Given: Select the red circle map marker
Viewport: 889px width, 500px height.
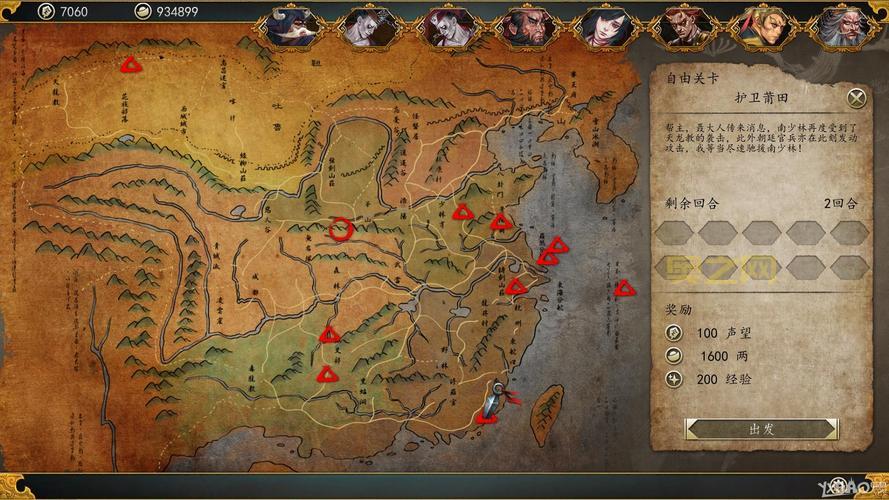Looking at the screenshot, I should 341,230.
